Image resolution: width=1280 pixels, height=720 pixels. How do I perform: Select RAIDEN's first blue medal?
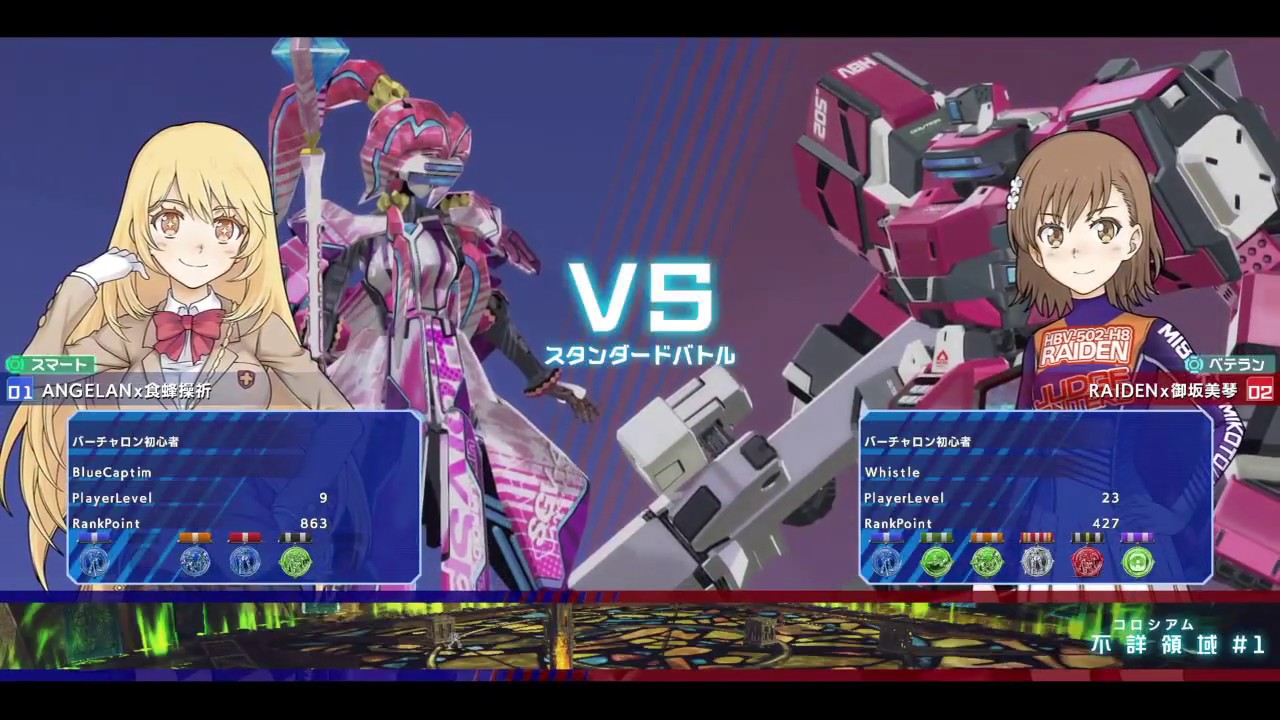pos(885,560)
